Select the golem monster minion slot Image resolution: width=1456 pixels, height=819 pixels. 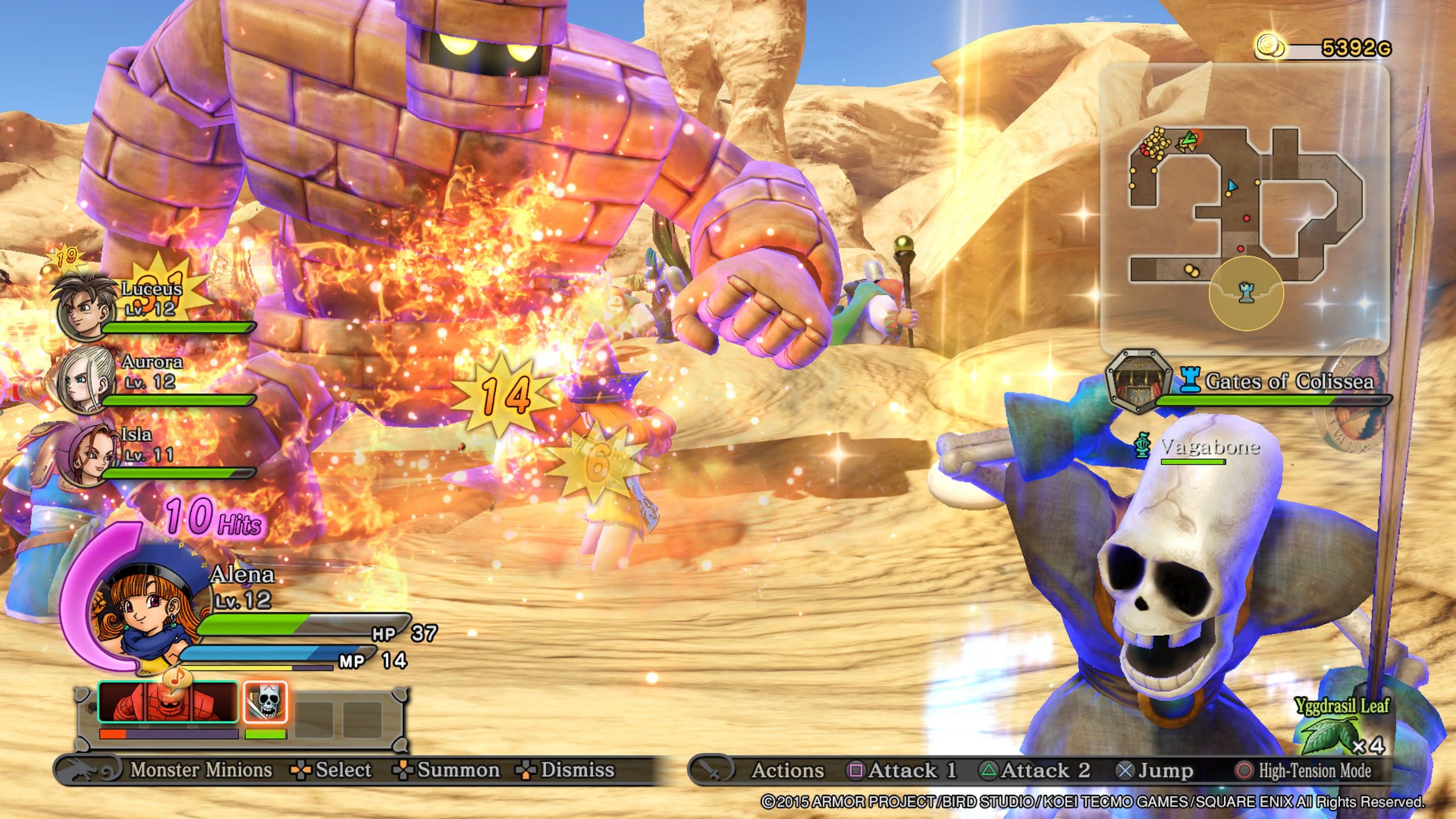[168, 703]
